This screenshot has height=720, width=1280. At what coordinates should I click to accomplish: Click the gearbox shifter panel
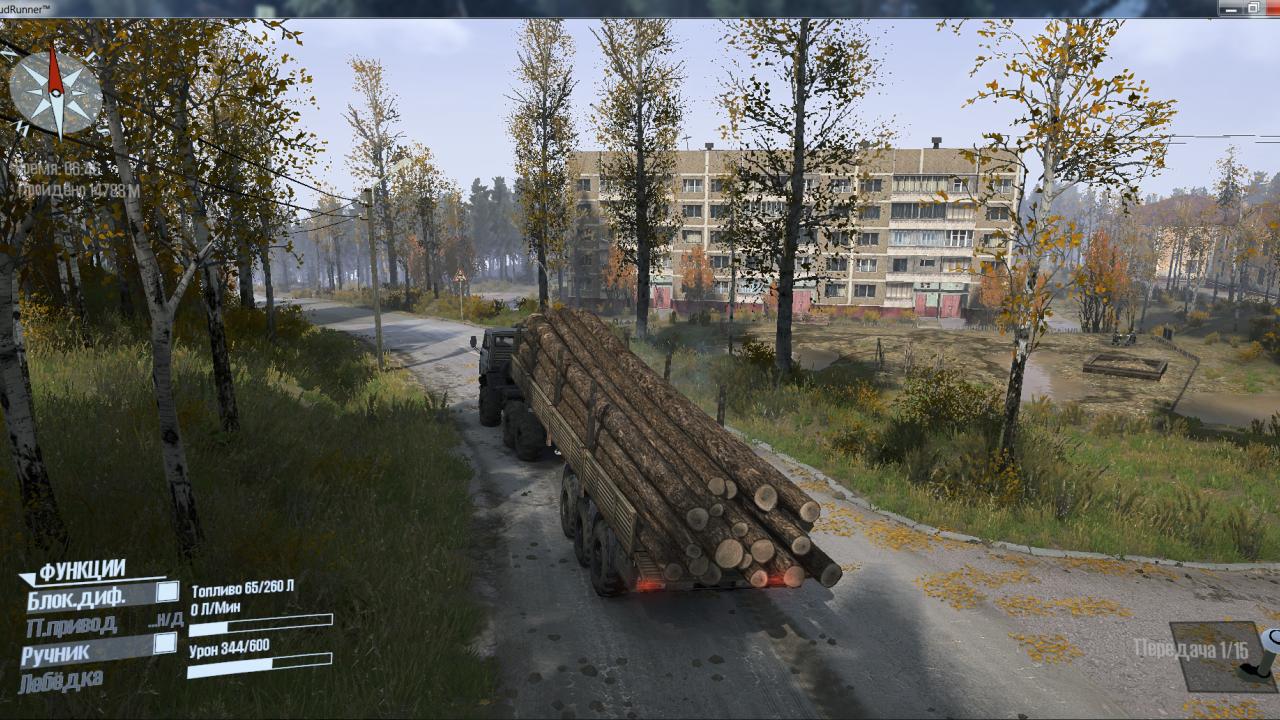pos(1224,656)
